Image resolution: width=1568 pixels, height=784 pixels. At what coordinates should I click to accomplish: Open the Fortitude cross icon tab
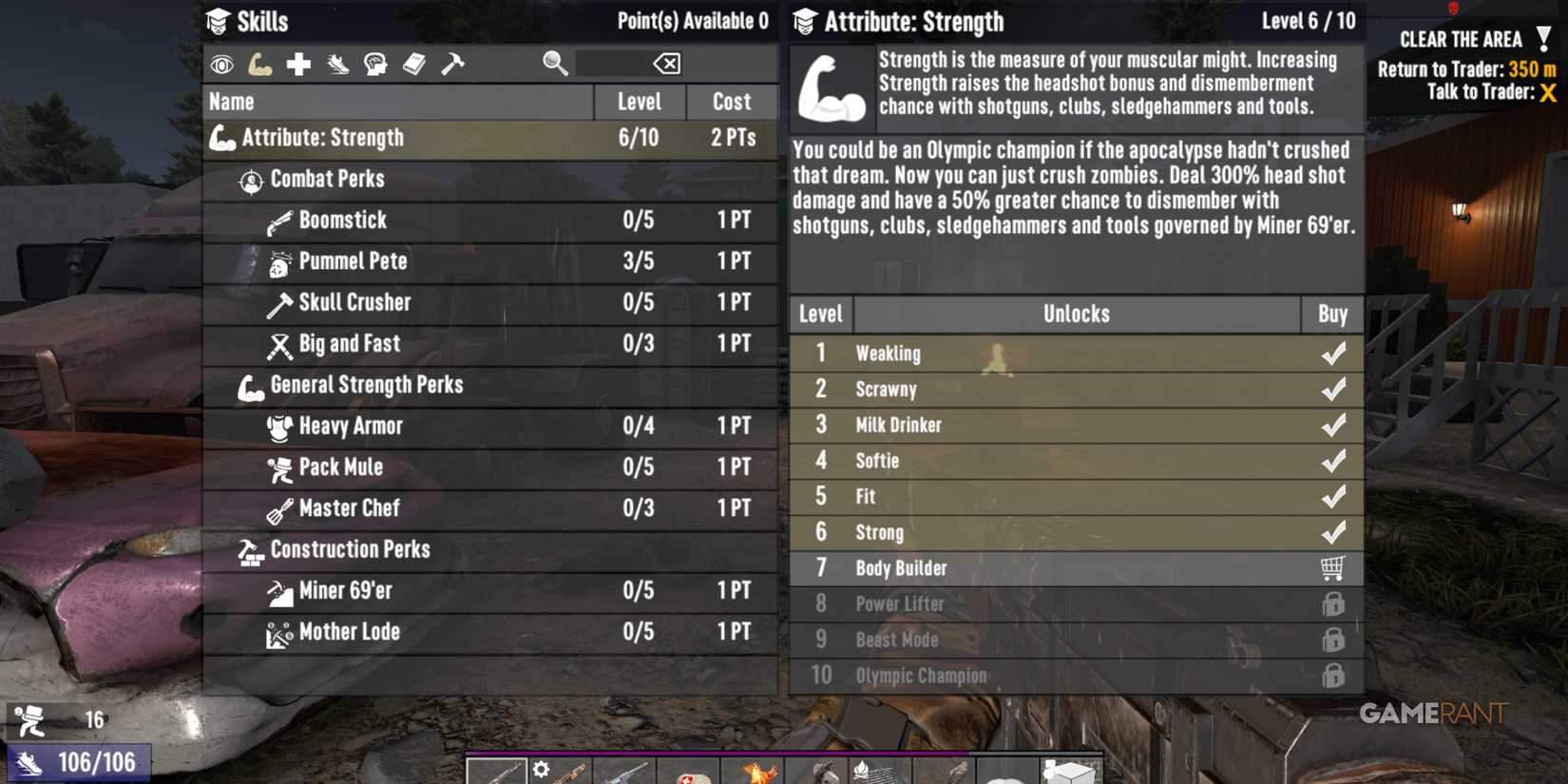299,63
